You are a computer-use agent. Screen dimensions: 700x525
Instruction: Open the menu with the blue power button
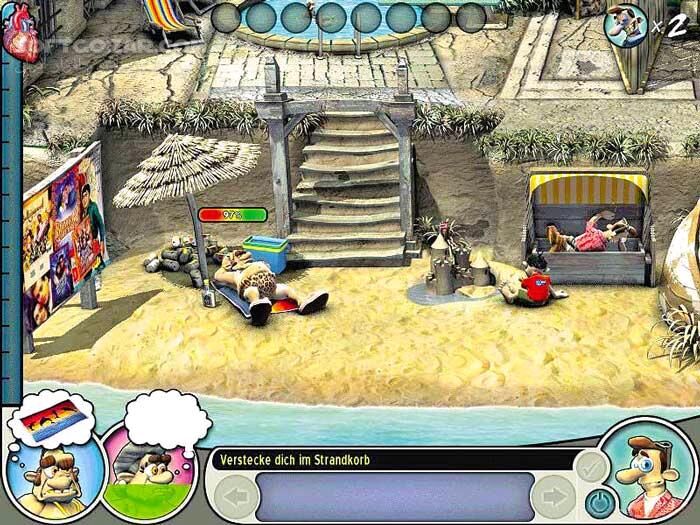point(599,498)
